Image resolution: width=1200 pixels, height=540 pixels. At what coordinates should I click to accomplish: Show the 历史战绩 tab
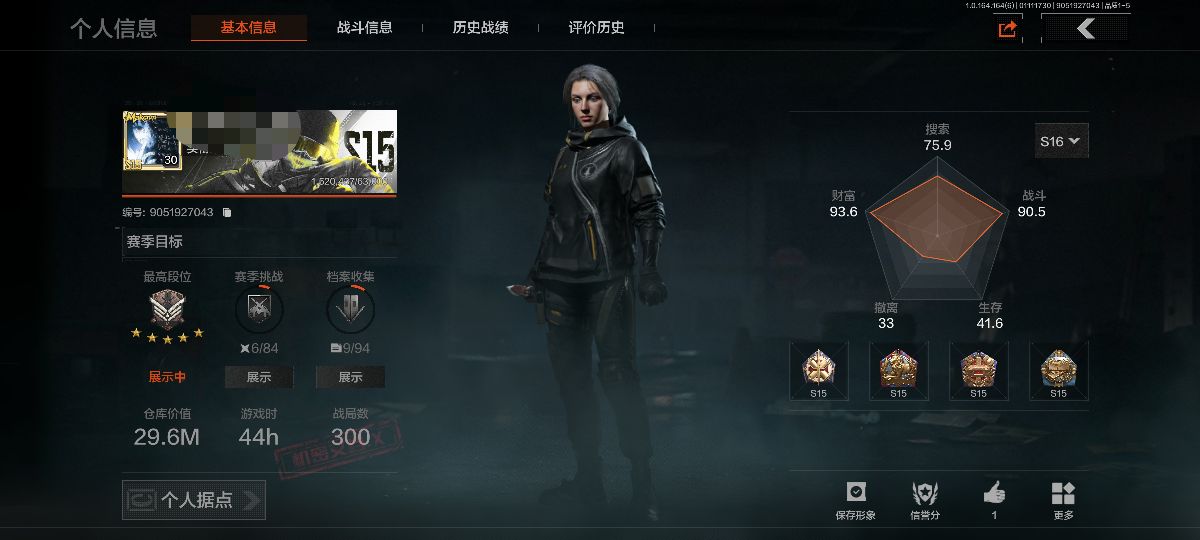[480, 28]
